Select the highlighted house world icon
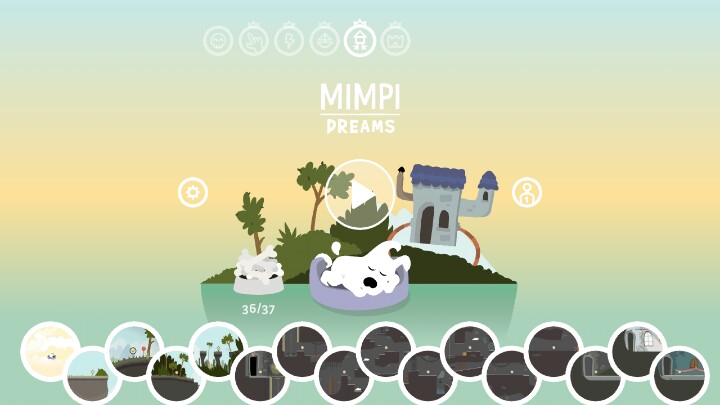The image size is (720, 405). [360, 41]
